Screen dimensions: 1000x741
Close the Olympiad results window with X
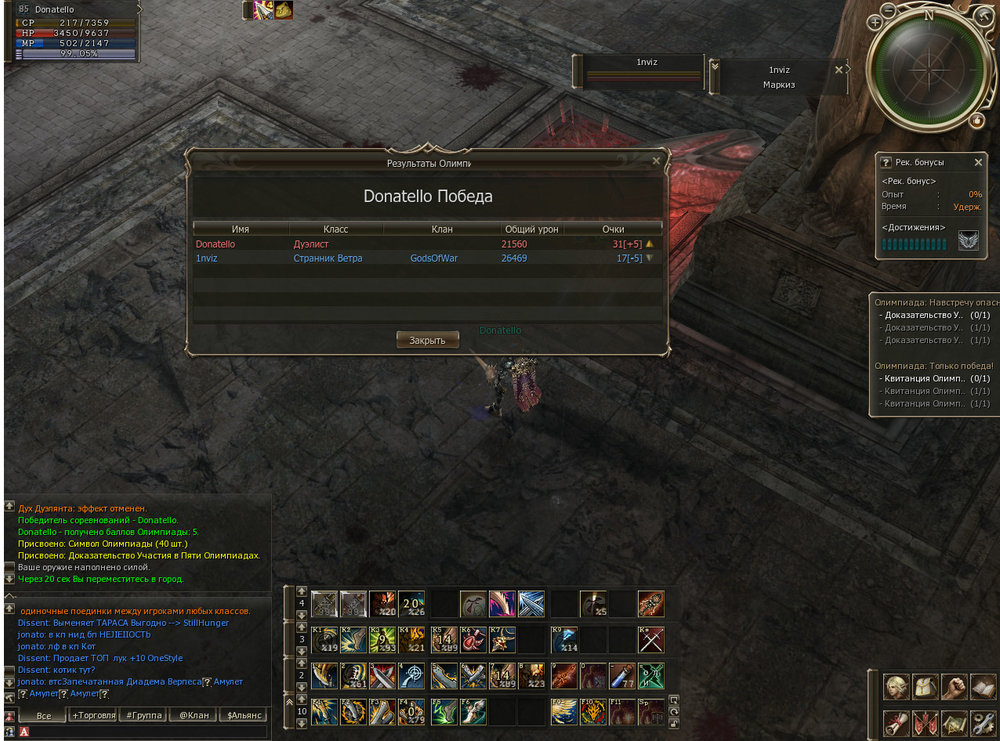(x=656, y=161)
